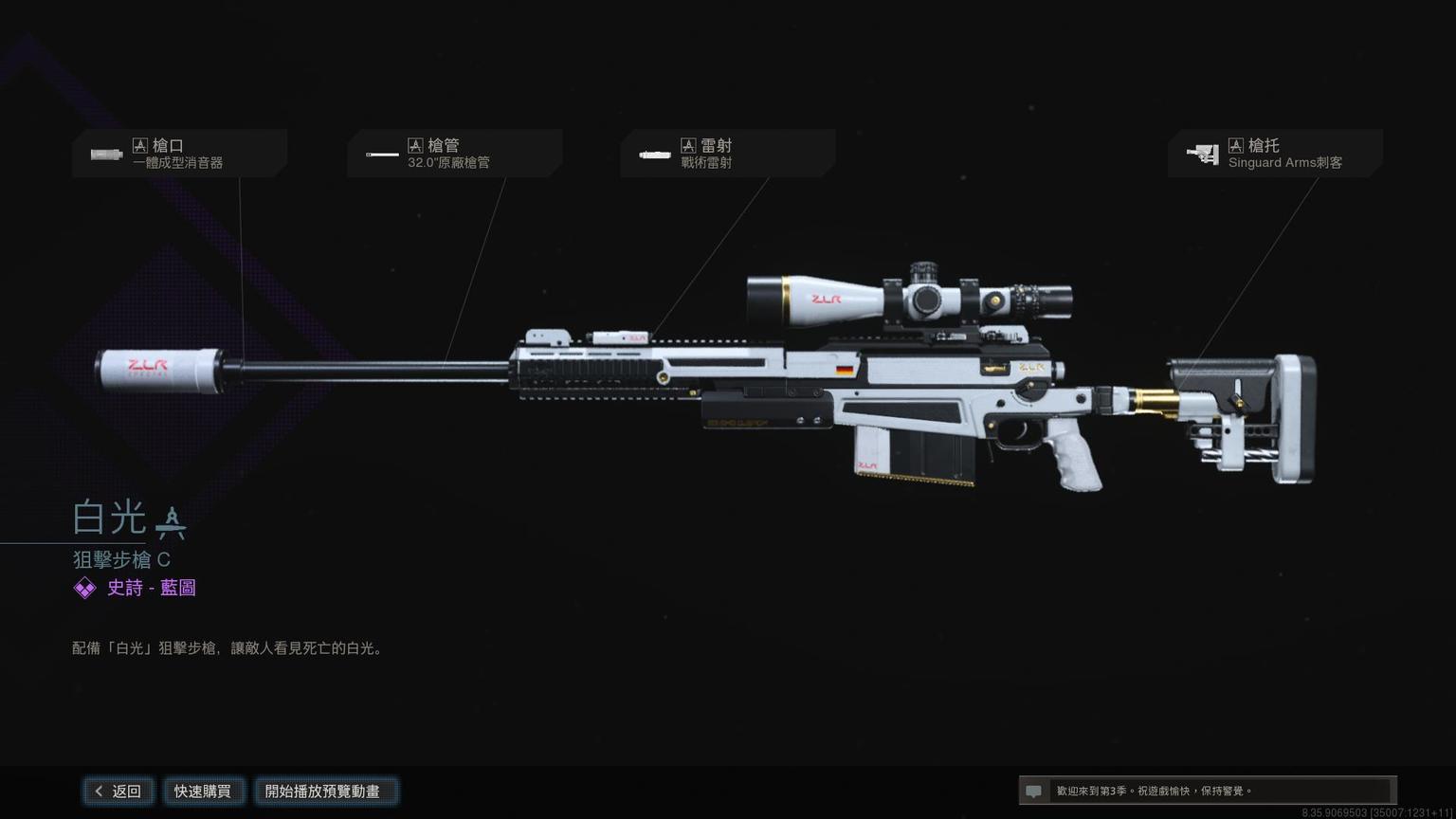Open the chat message box
Image resolution: width=1456 pixels, height=819 pixels.
click(x=1206, y=791)
